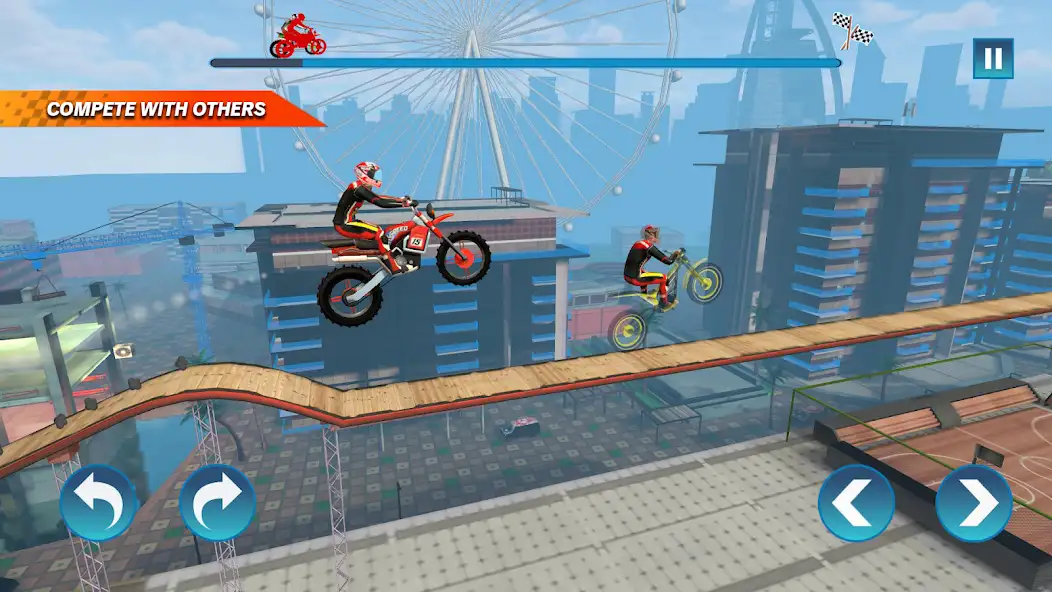Hit the brake left chevron button
This screenshot has height=592, width=1052.
pos(856,503)
